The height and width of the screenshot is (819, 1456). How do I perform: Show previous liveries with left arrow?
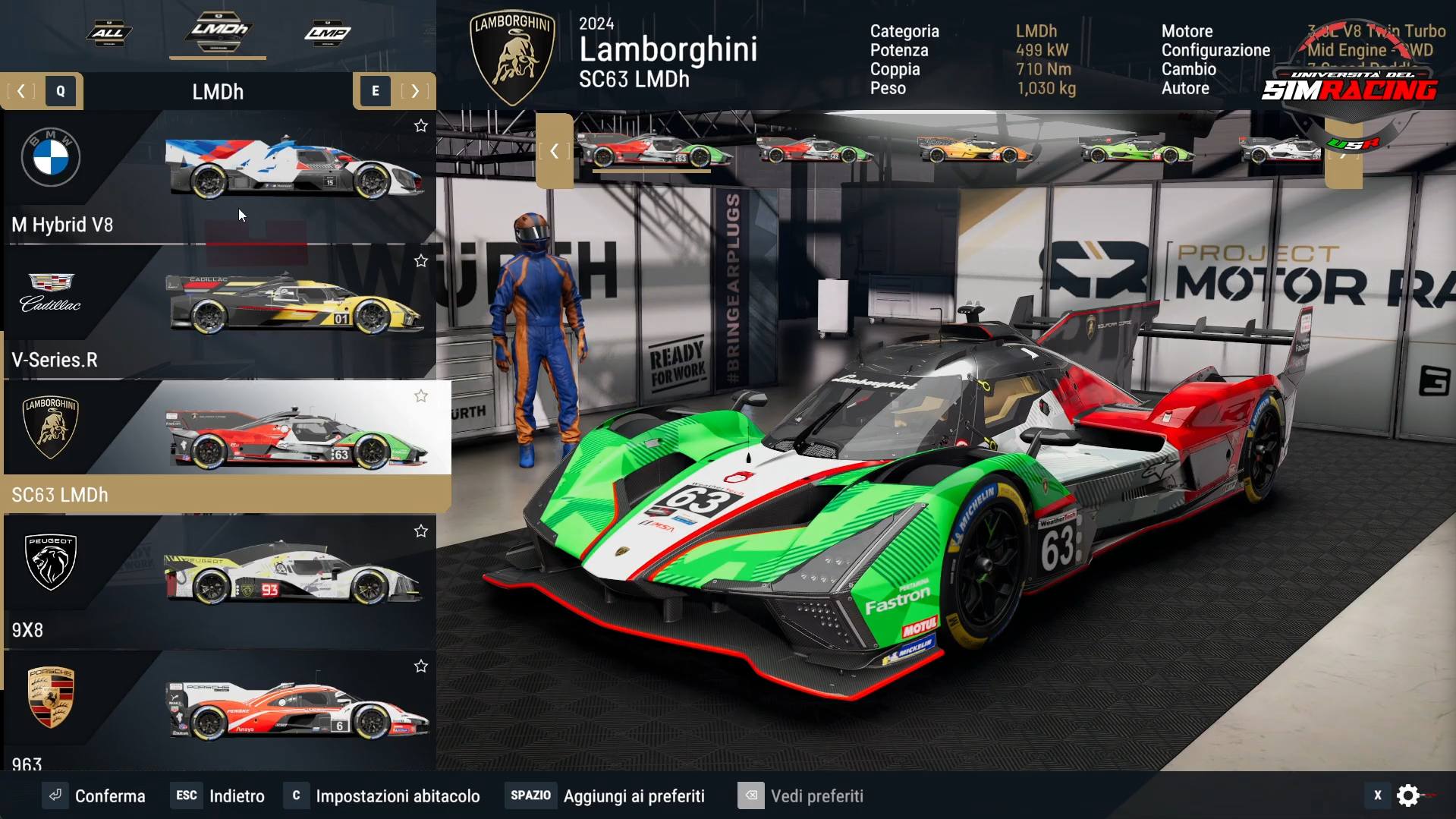coord(555,151)
